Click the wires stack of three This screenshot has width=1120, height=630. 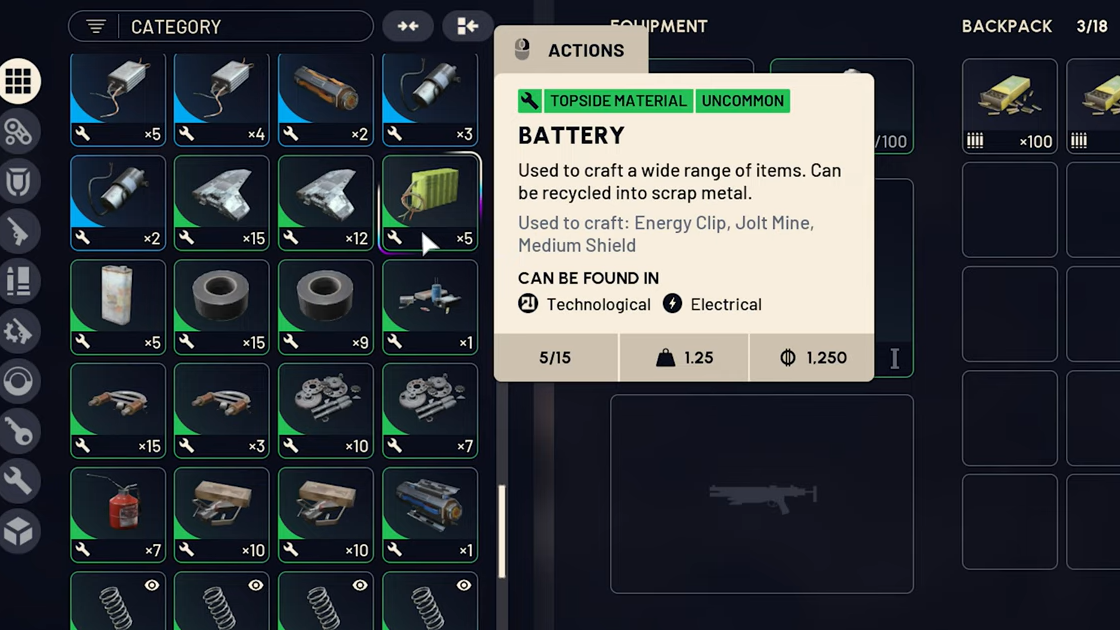[x=222, y=410]
